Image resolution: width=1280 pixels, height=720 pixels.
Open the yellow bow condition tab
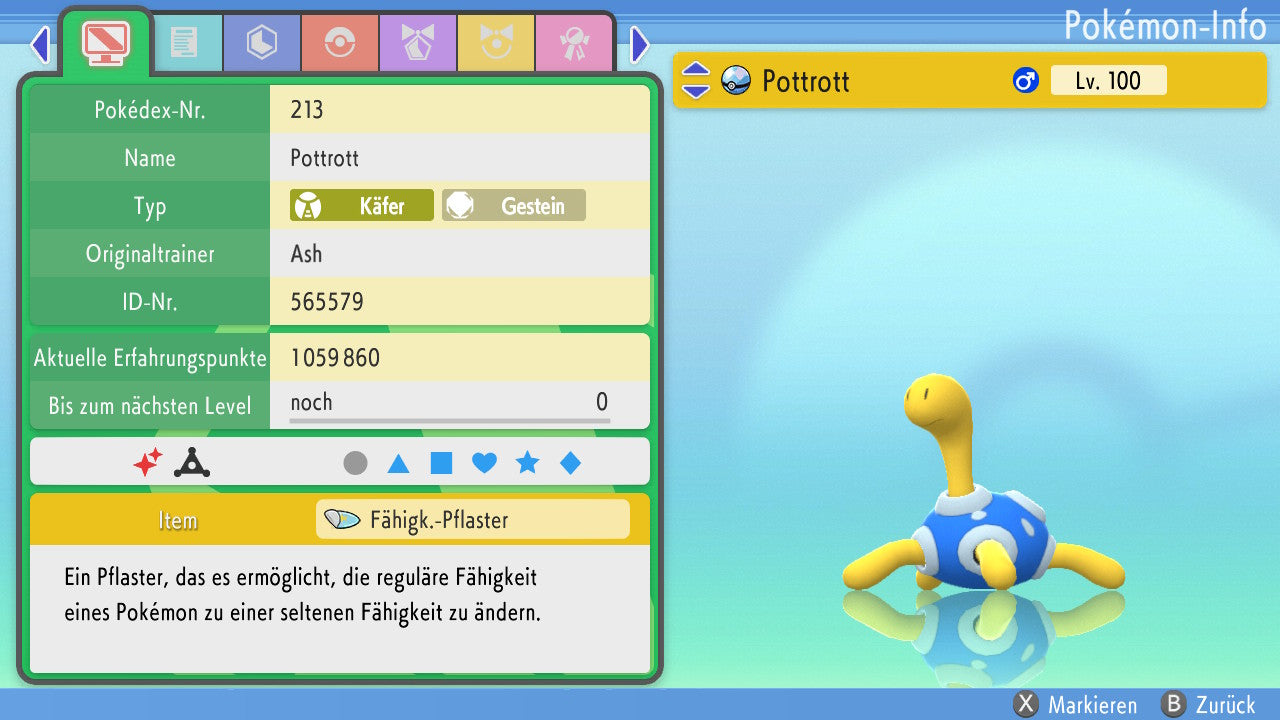(x=495, y=44)
